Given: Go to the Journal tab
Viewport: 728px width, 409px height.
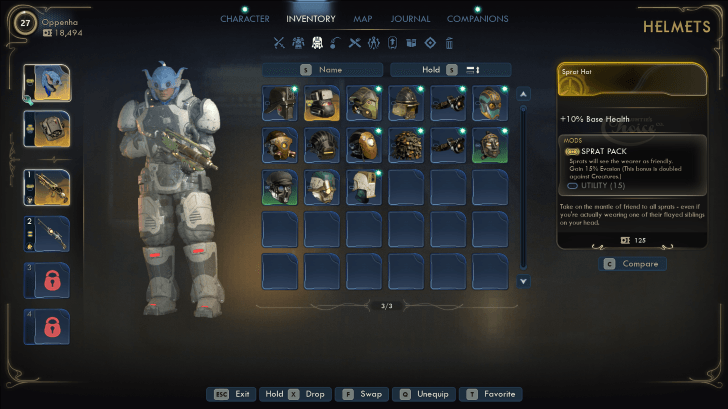Looking at the screenshot, I should [411, 19].
